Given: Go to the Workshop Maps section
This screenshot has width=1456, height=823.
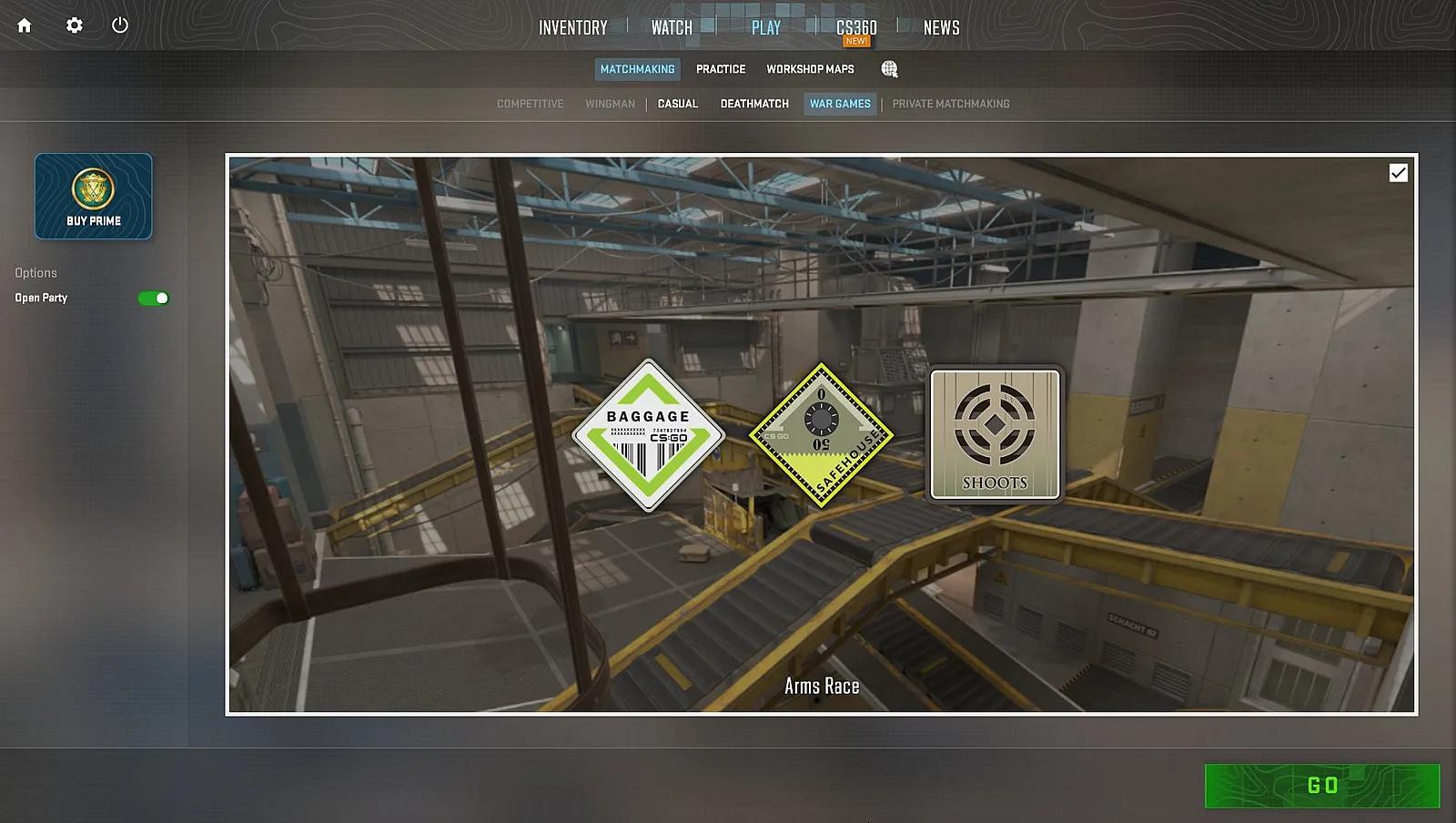Looking at the screenshot, I should click(x=810, y=68).
